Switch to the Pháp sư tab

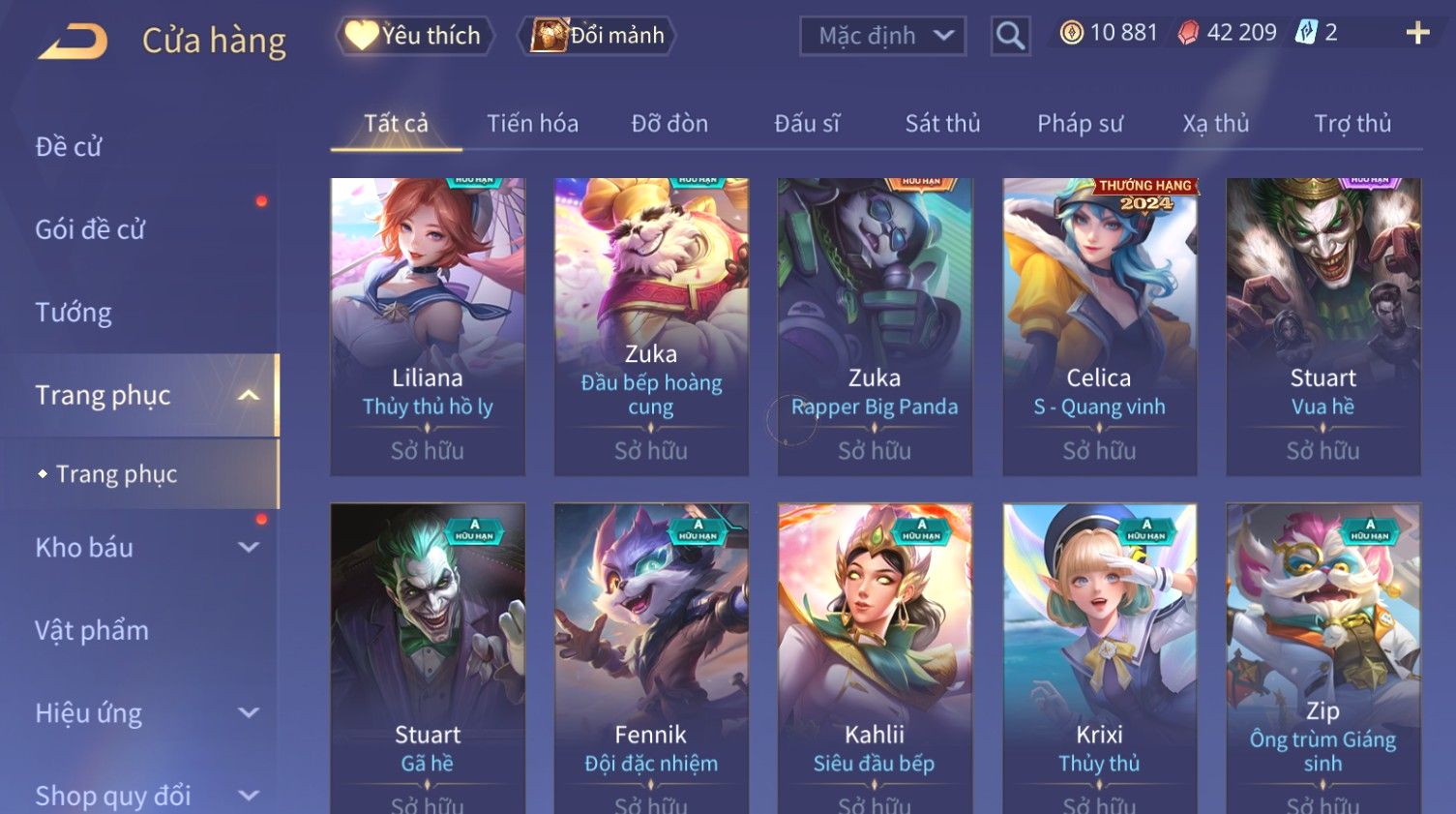[1080, 124]
